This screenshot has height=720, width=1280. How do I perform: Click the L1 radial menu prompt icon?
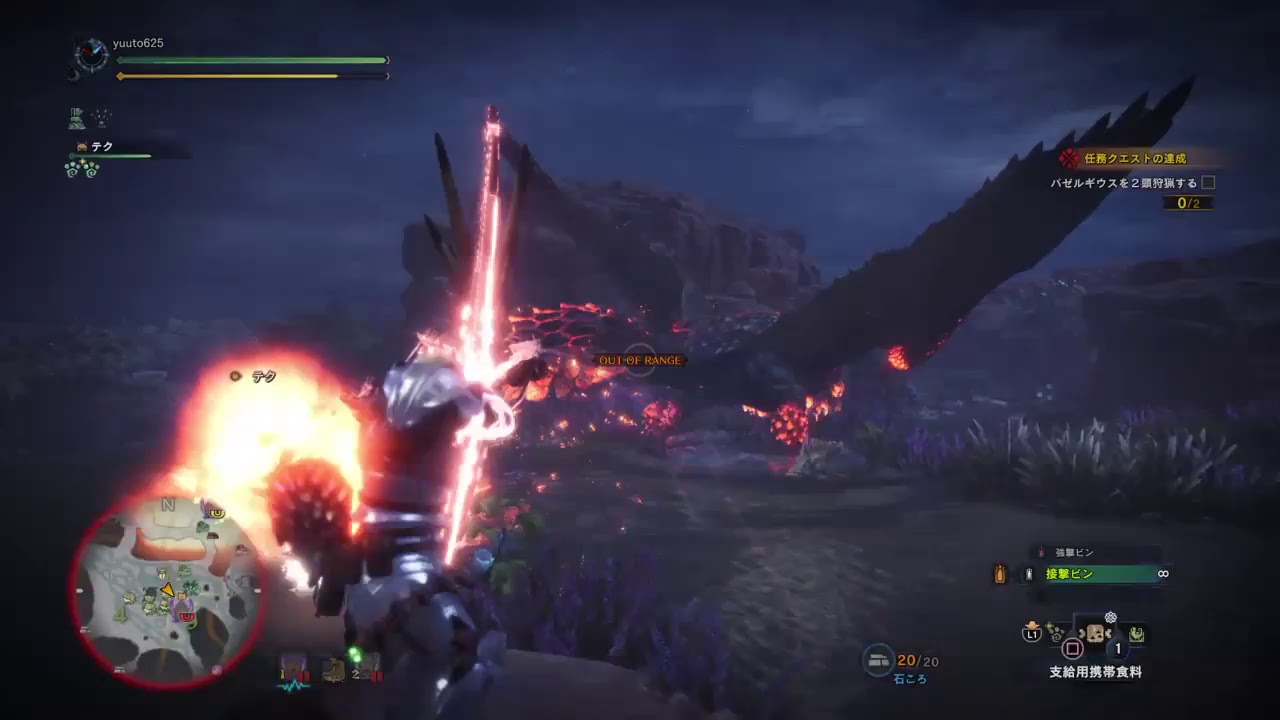coord(1030,637)
